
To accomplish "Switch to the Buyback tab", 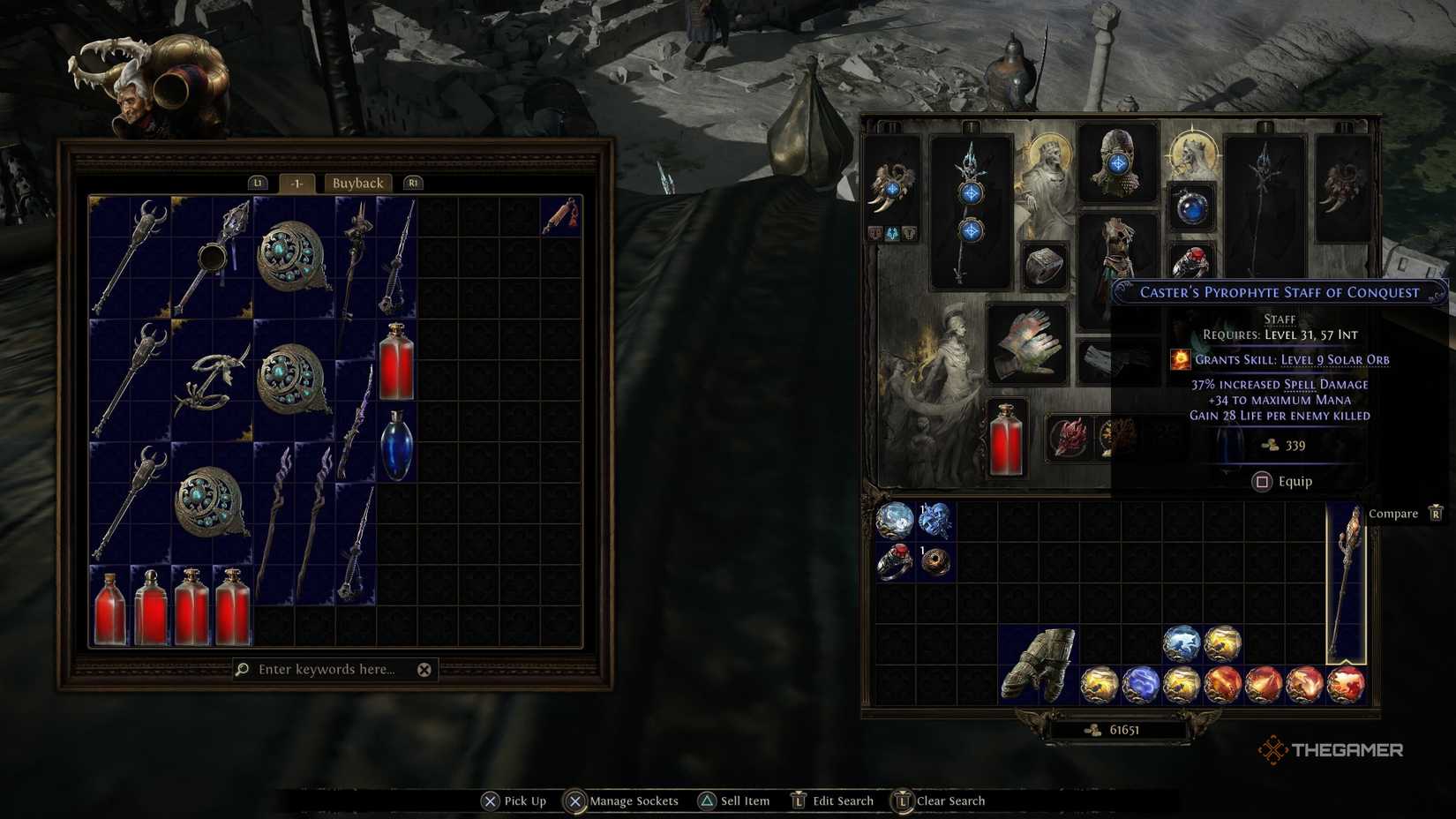I will [357, 183].
